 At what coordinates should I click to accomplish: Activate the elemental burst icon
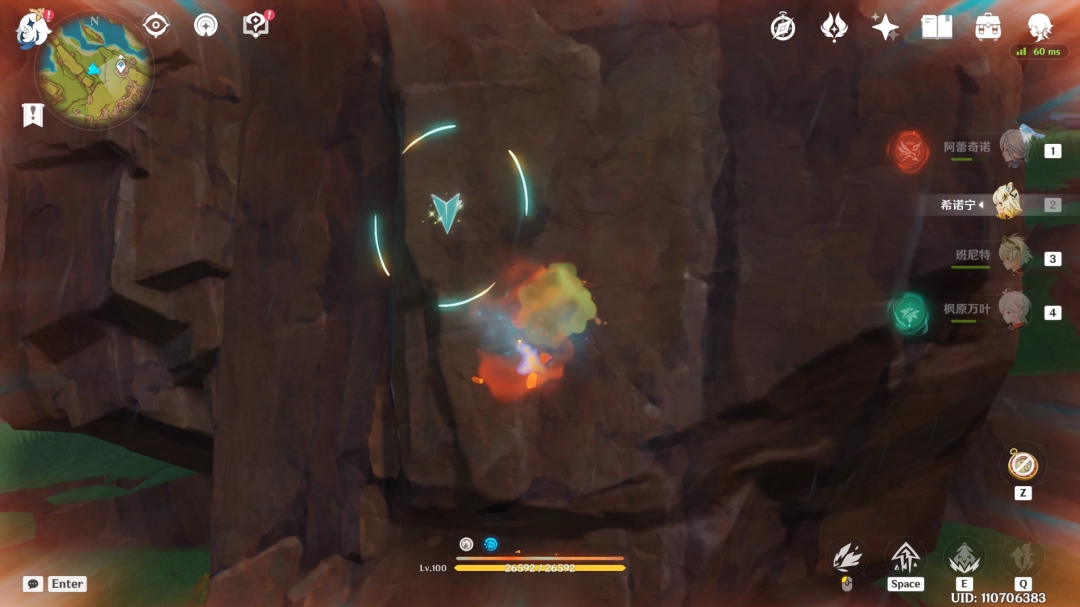1022,558
